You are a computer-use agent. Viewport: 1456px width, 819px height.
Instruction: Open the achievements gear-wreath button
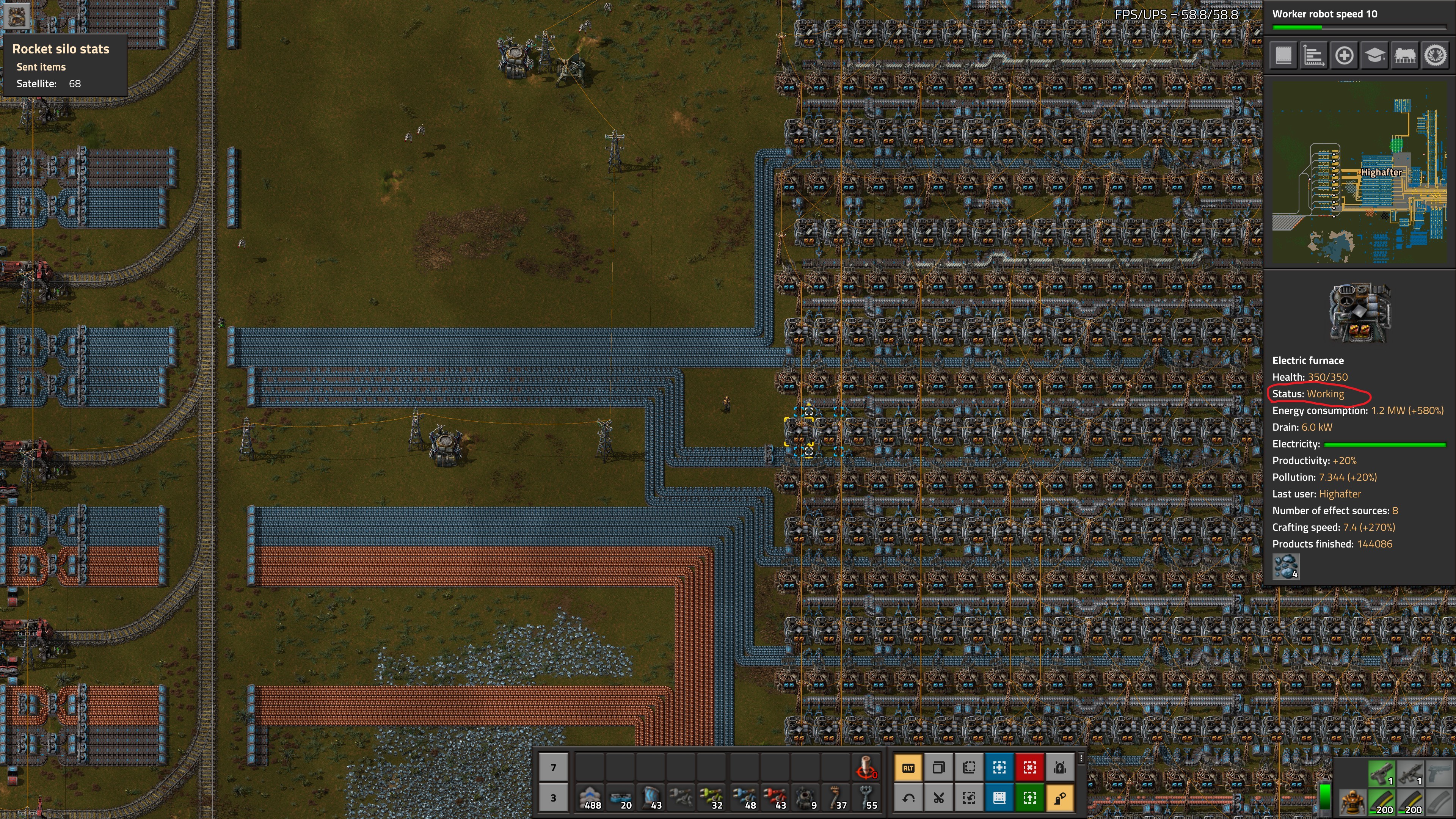(x=1435, y=55)
